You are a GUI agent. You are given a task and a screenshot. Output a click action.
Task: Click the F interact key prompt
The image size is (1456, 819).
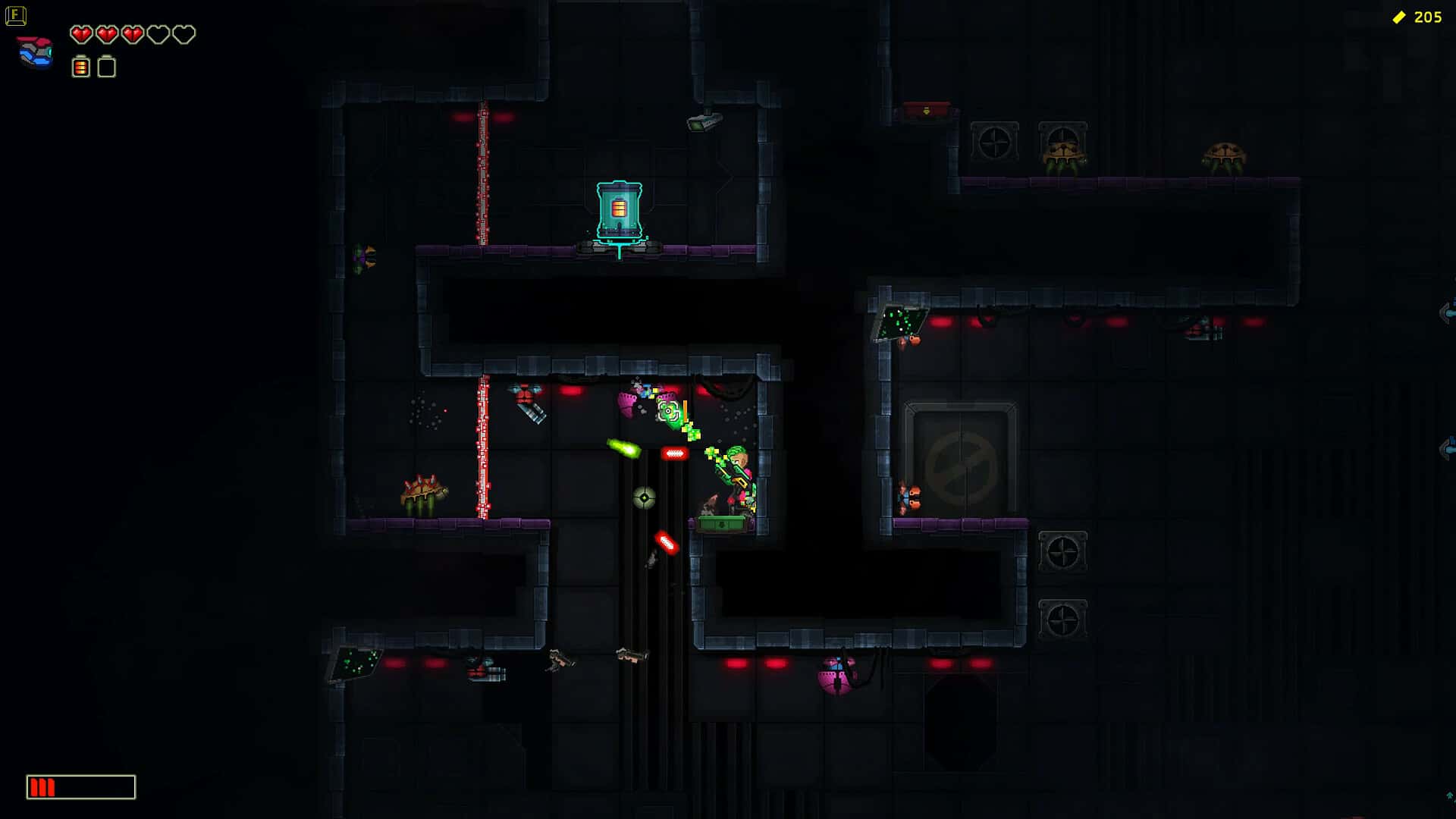17,15
